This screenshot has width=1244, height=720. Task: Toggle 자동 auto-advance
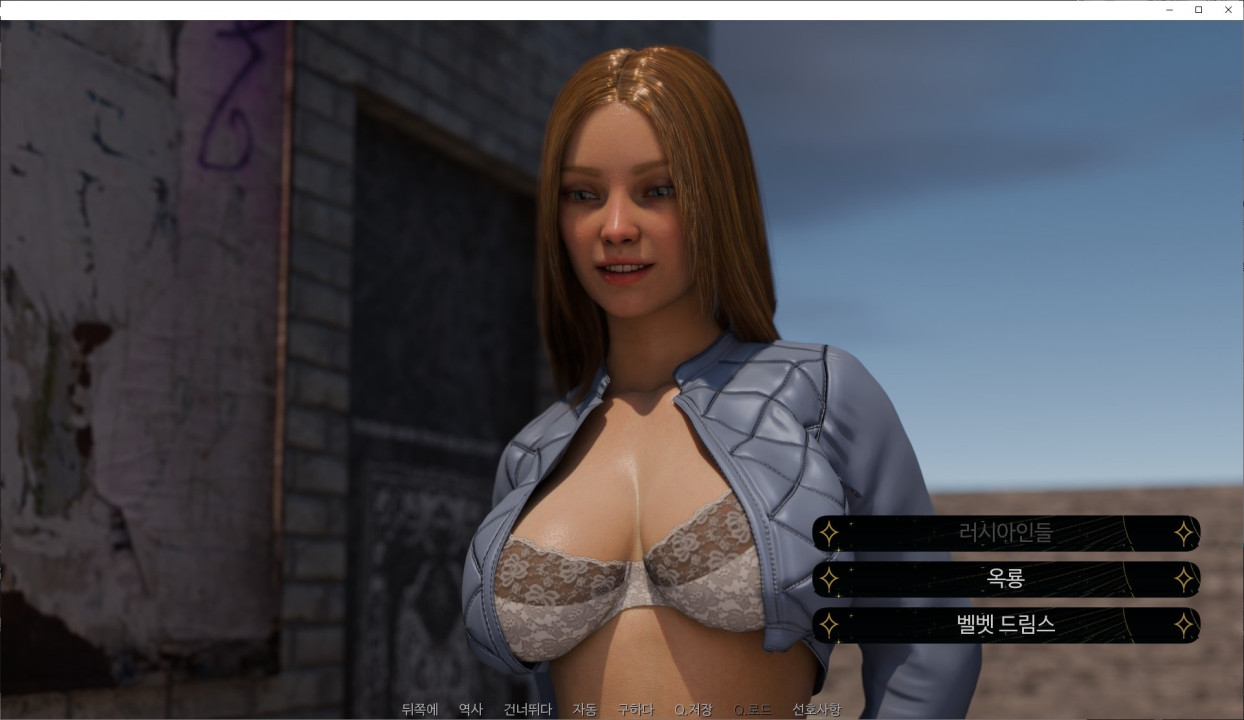click(584, 710)
